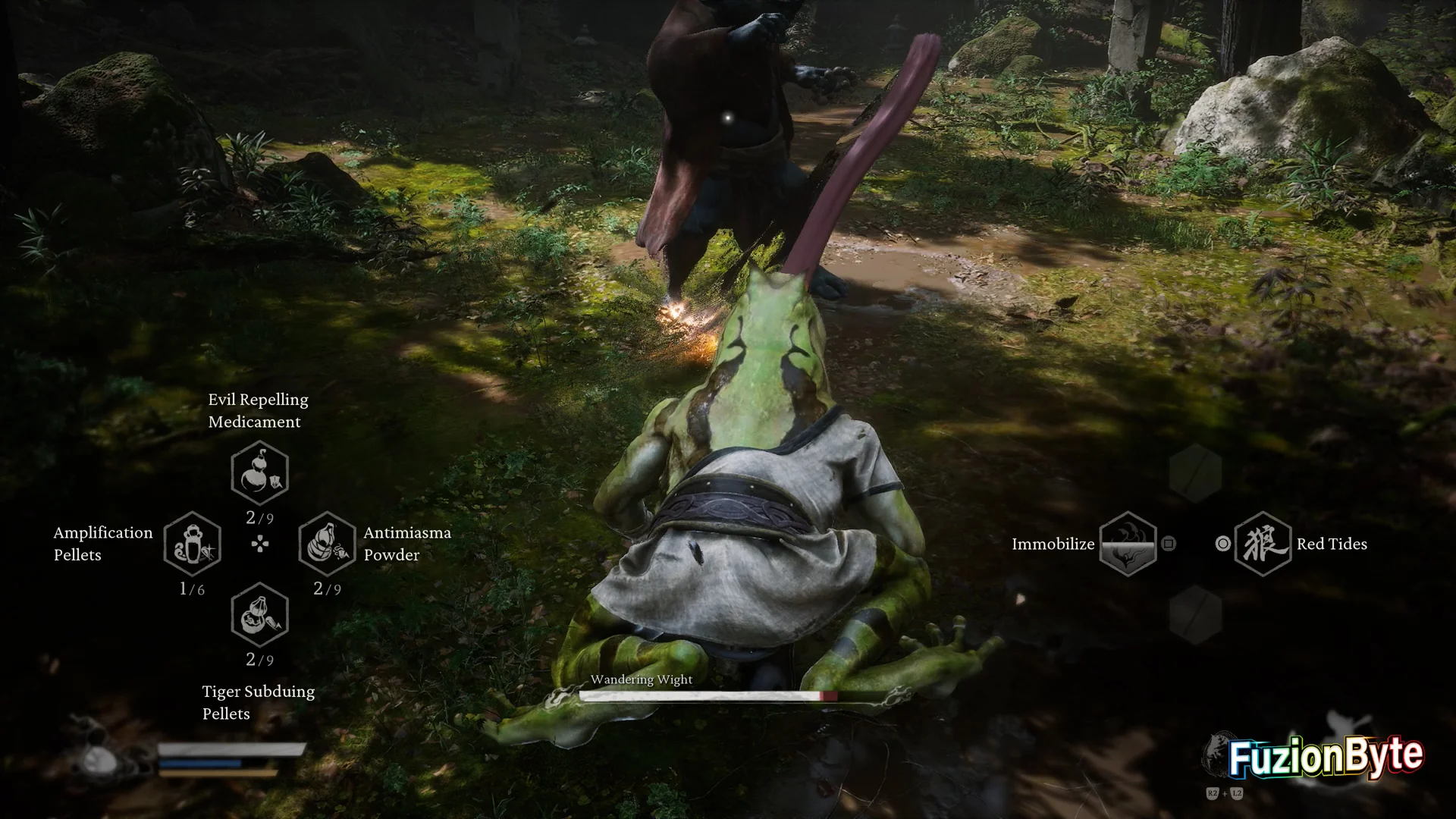
Task: Activate the Immobilize spell icon
Action: [1128, 544]
